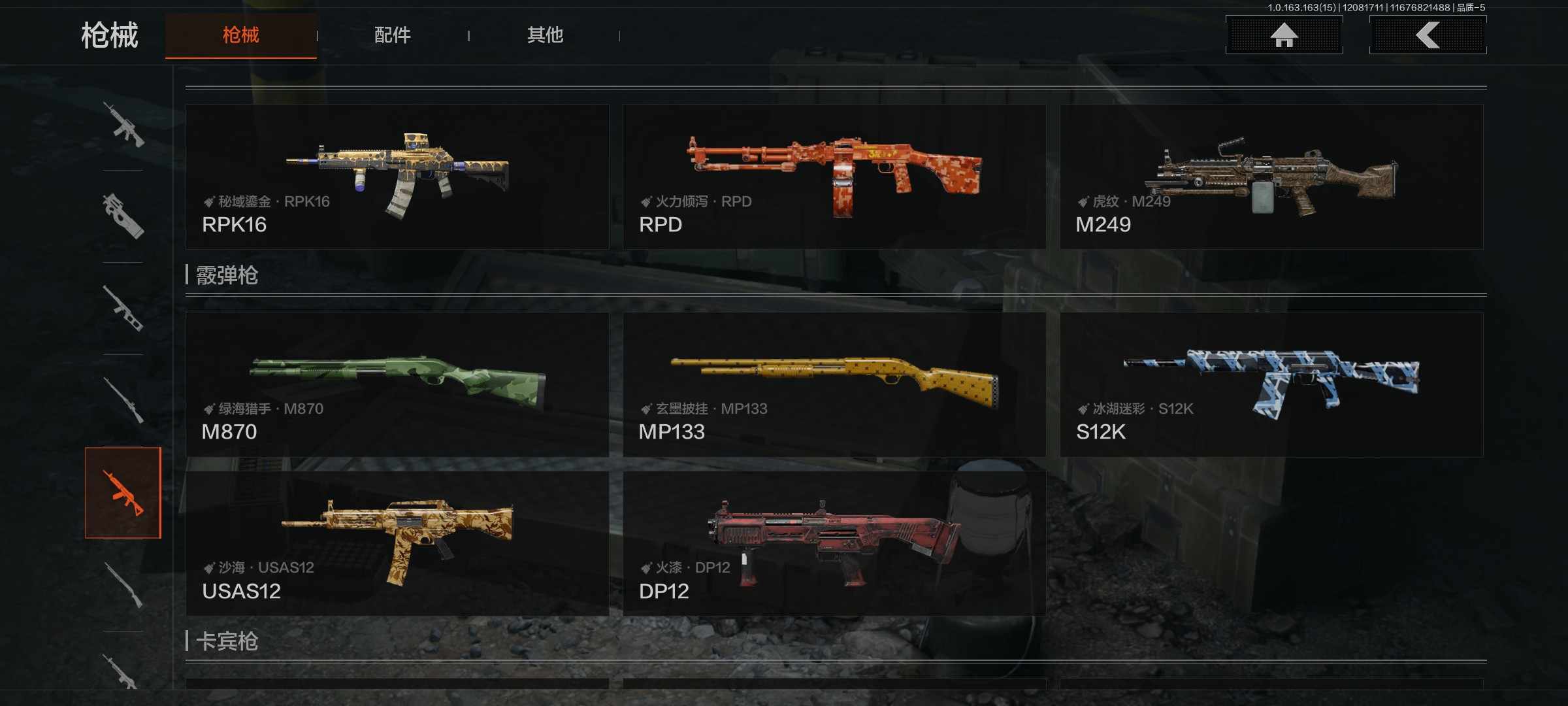Switch to the 配件 tab
Viewport: 1568px width, 706px height.
pos(392,36)
